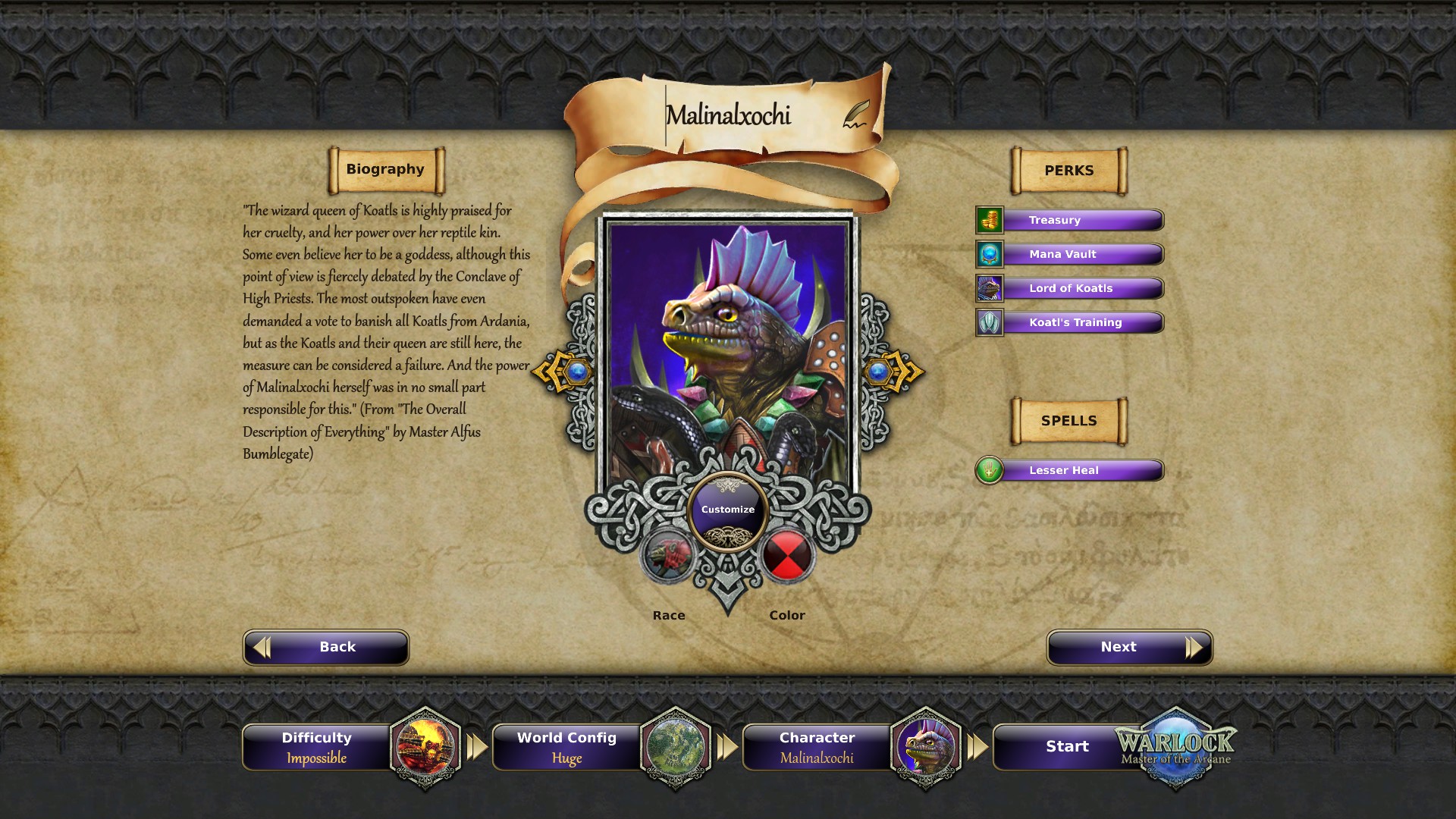
Task: Open the World Config Huge step
Action: pyautogui.click(x=567, y=747)
